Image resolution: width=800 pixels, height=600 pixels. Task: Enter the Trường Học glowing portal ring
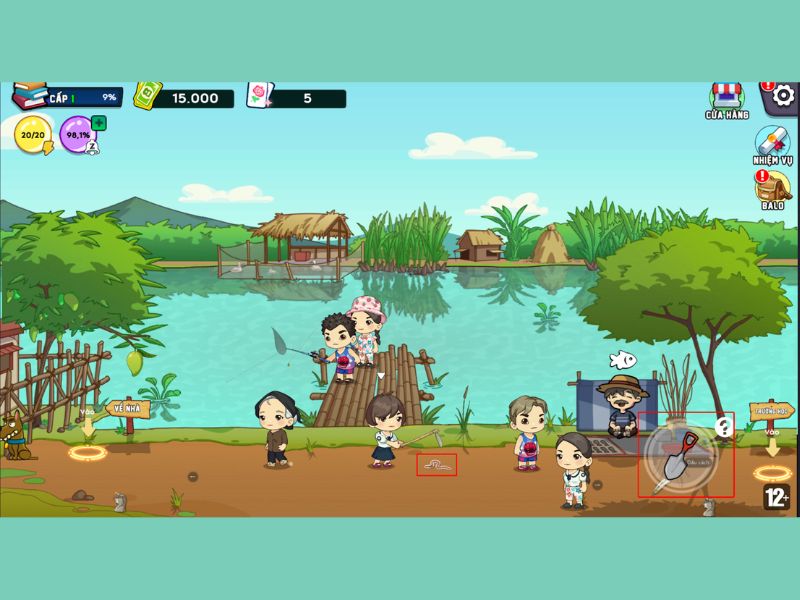pos(772,473)
